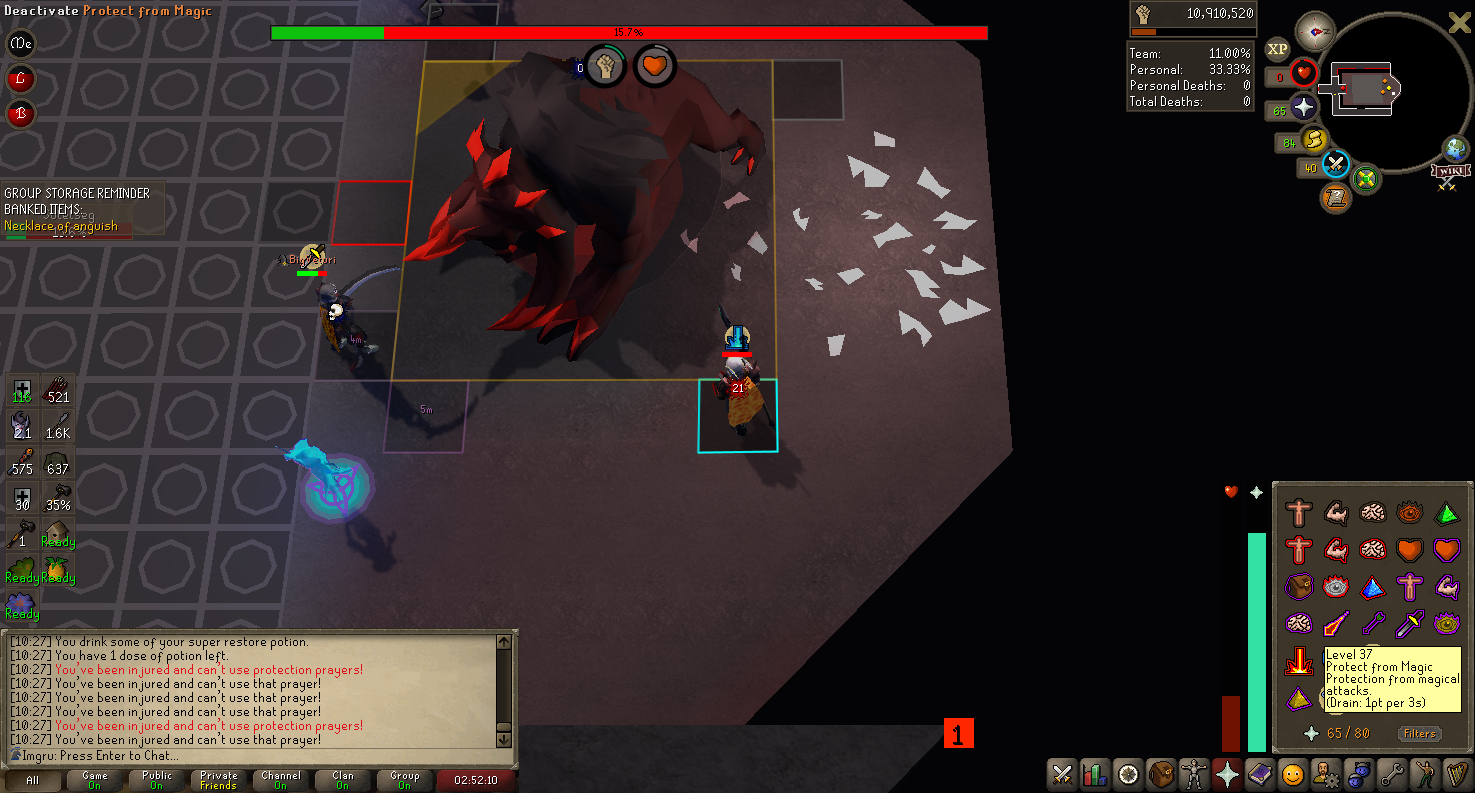Open the world map globe

click(1456, 149)
